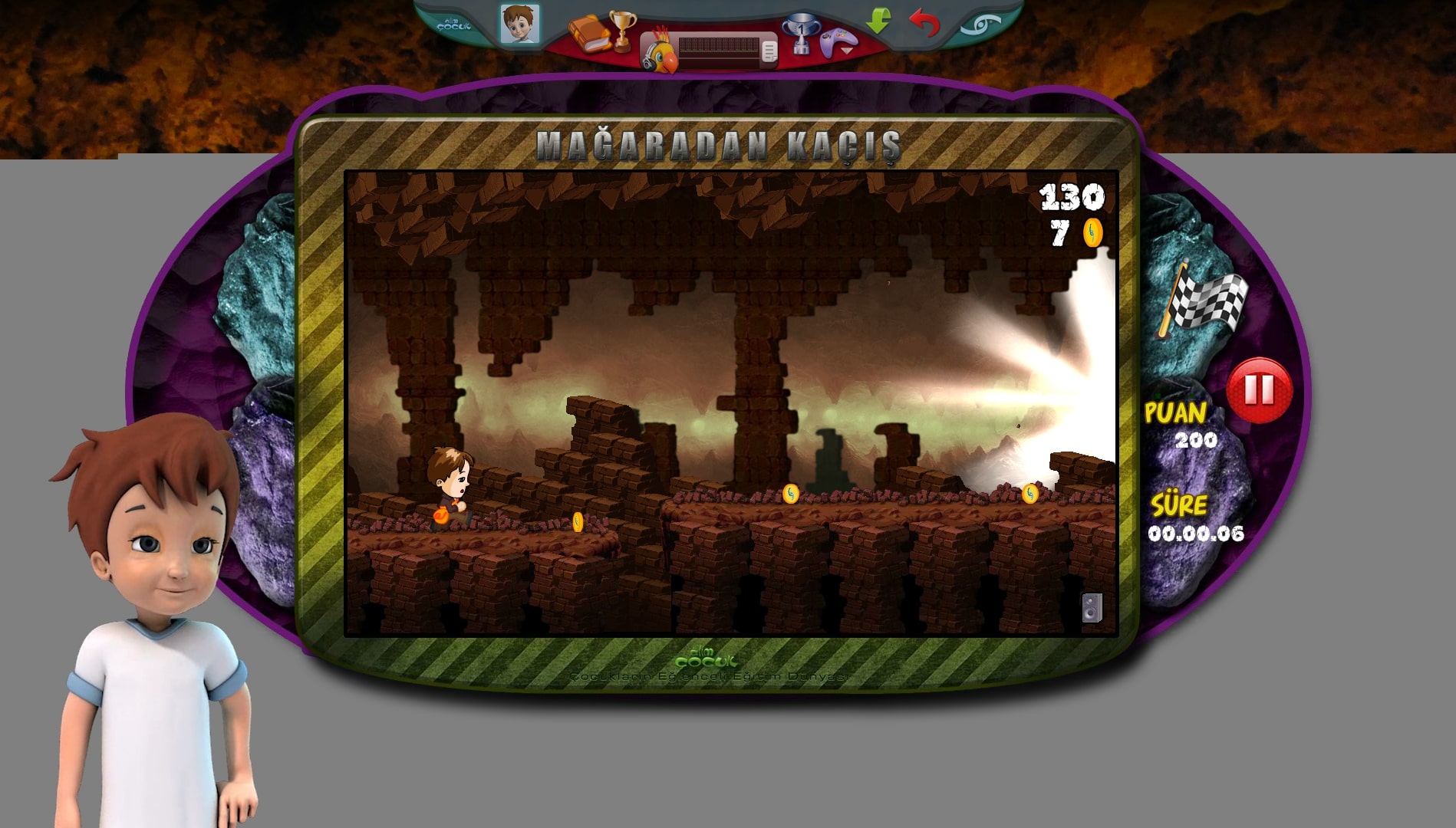View the gold trophy achievements
This screenshot has width=1456, height=828.
(x=622, y=28)
